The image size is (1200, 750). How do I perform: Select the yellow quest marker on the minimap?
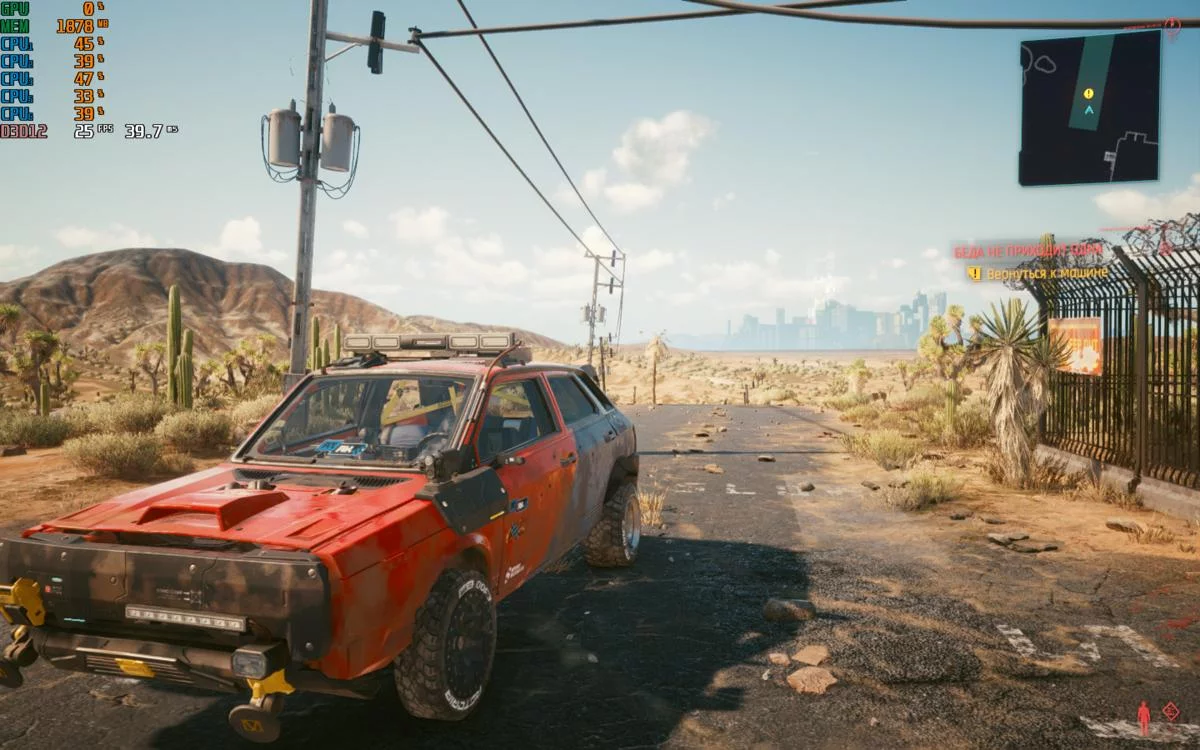[1088, 93]
